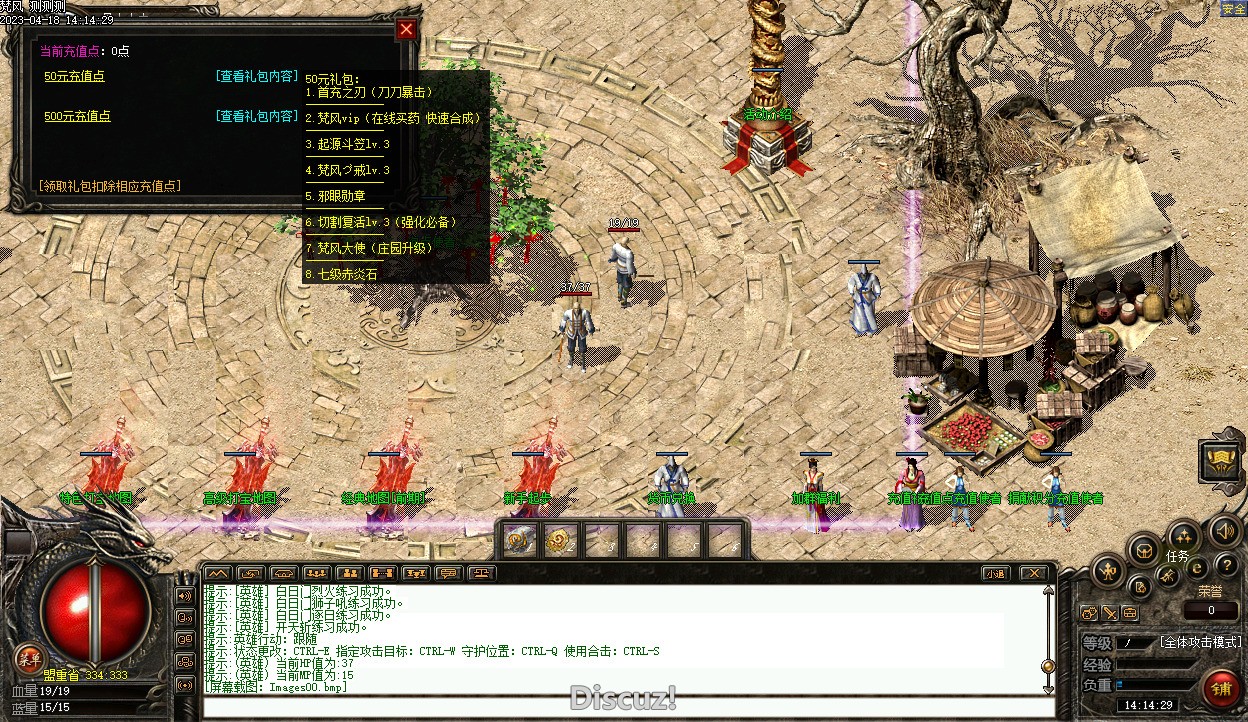
Task: Close the chat panel with X button
Action: (1033, 574)
